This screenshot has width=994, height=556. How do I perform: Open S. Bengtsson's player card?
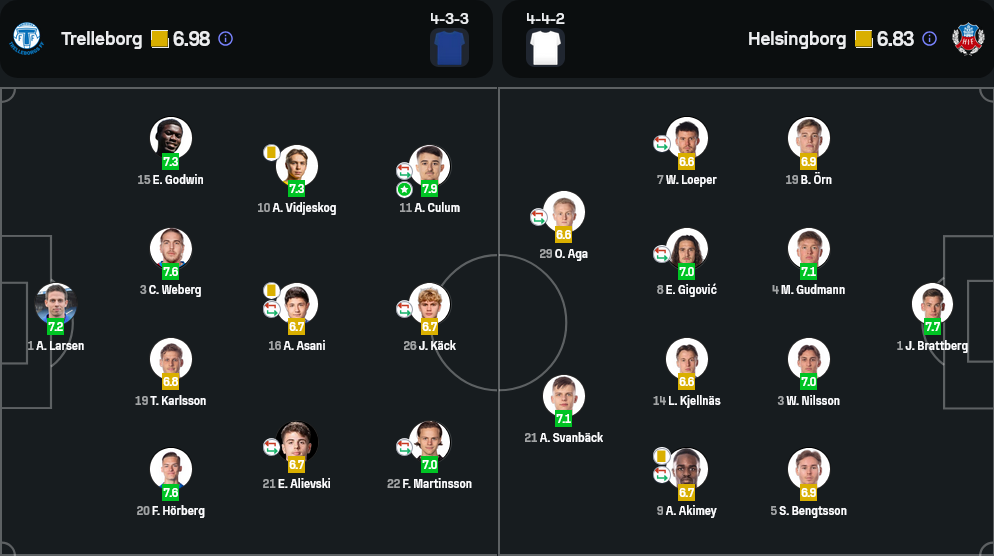[x=808, y=469]
